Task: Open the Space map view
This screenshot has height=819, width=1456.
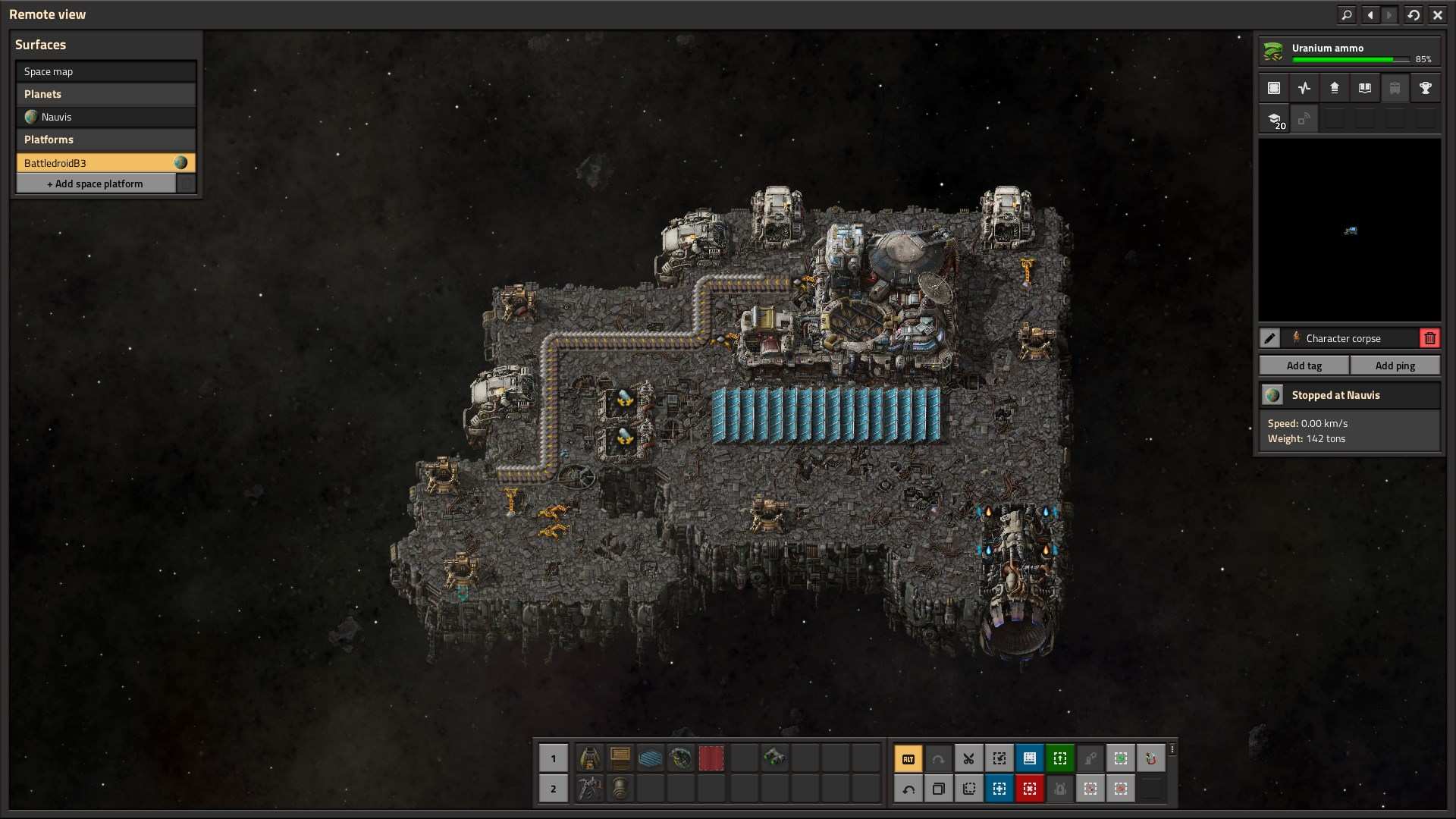Action: [x=105, y=71]
